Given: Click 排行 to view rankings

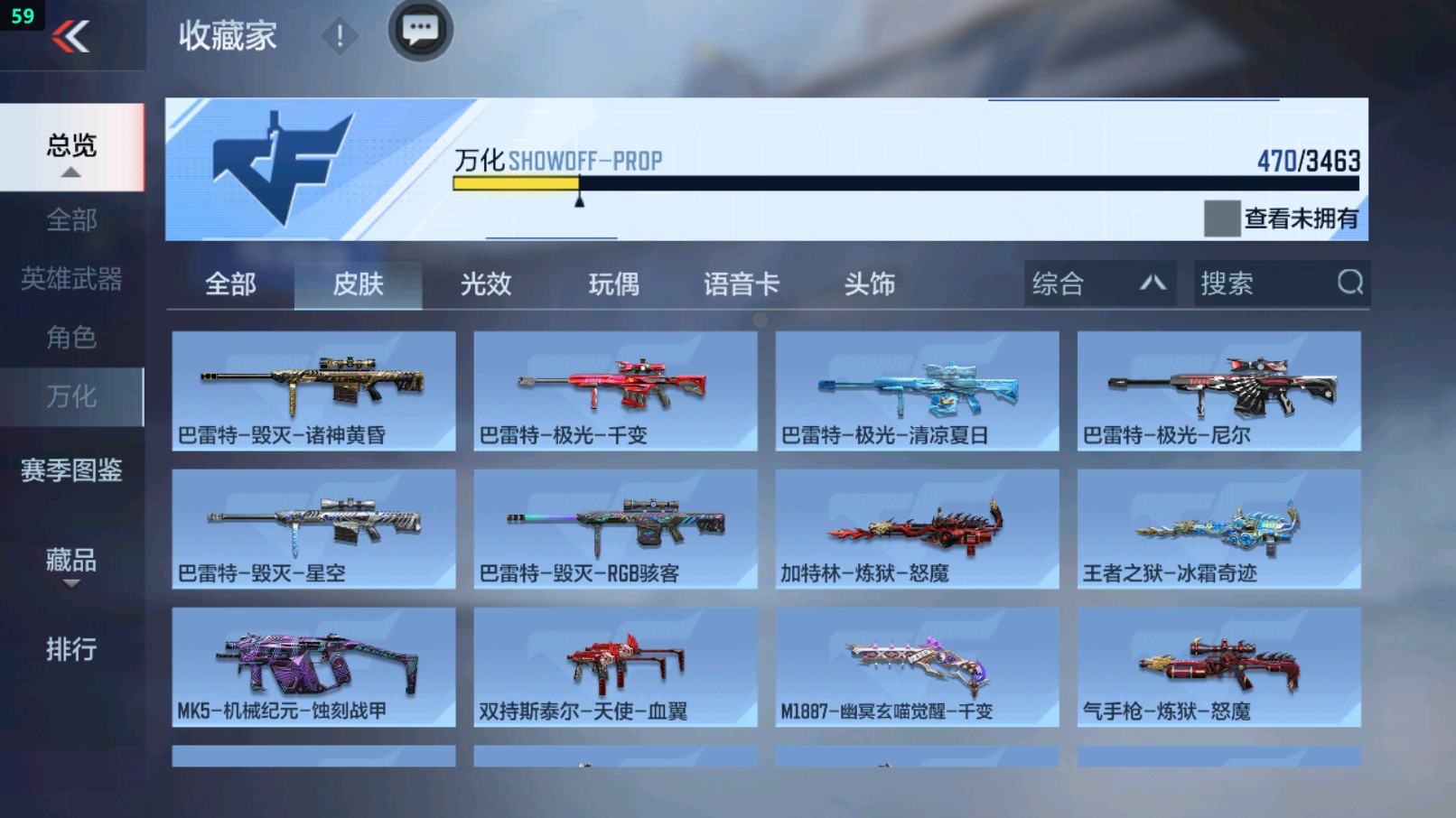Looking at the screenshot, I should coord(69,649).
